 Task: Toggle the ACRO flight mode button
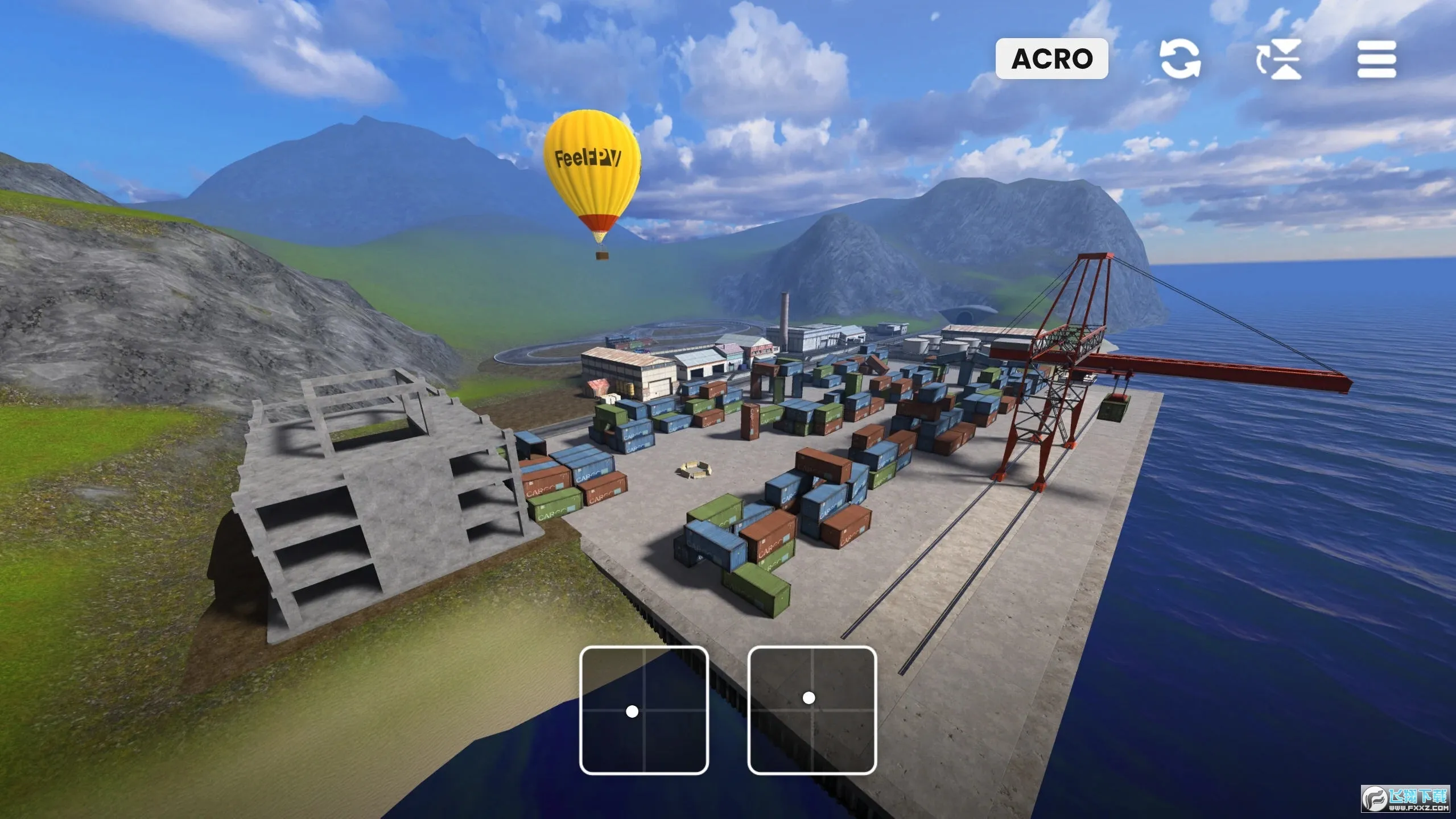1051,59
